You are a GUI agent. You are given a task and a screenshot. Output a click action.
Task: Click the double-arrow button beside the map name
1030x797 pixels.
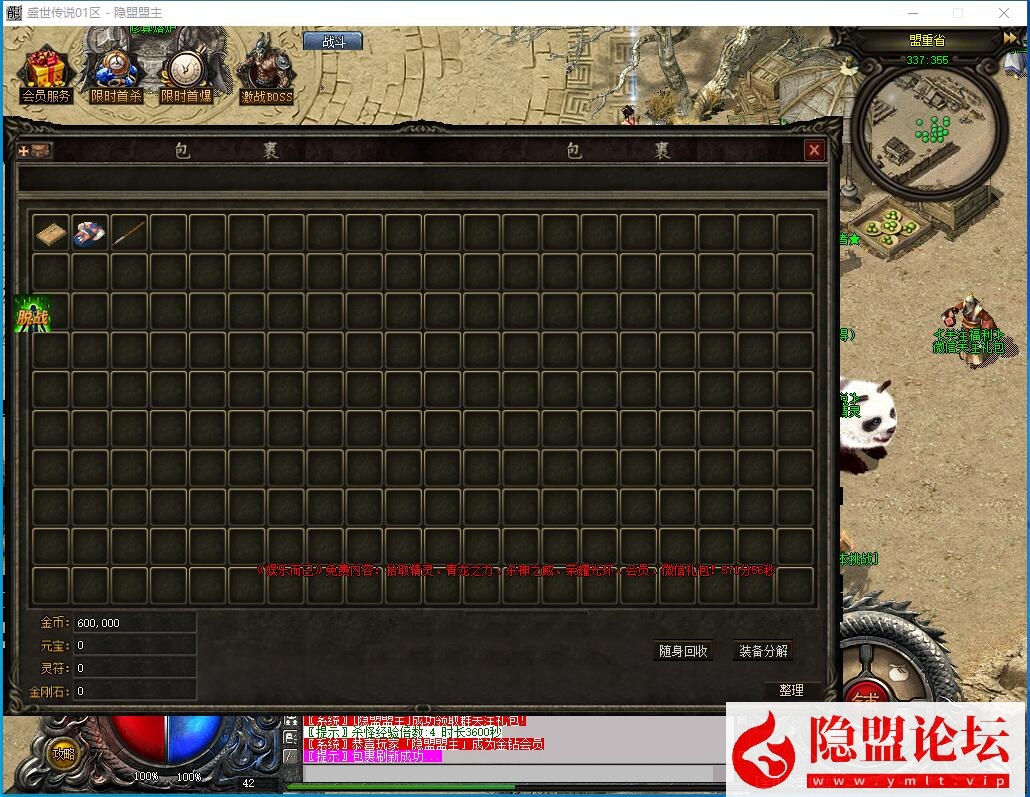click(1010, 38)
